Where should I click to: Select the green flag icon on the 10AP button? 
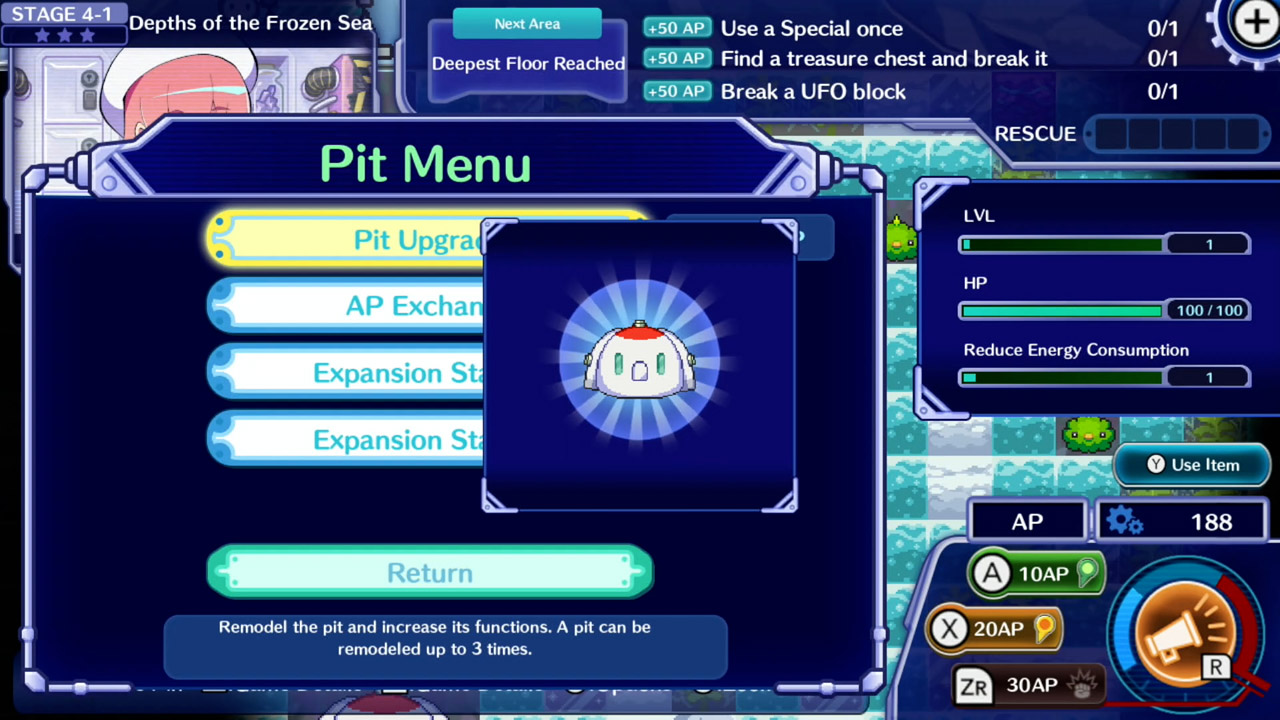coord(1086,573)
